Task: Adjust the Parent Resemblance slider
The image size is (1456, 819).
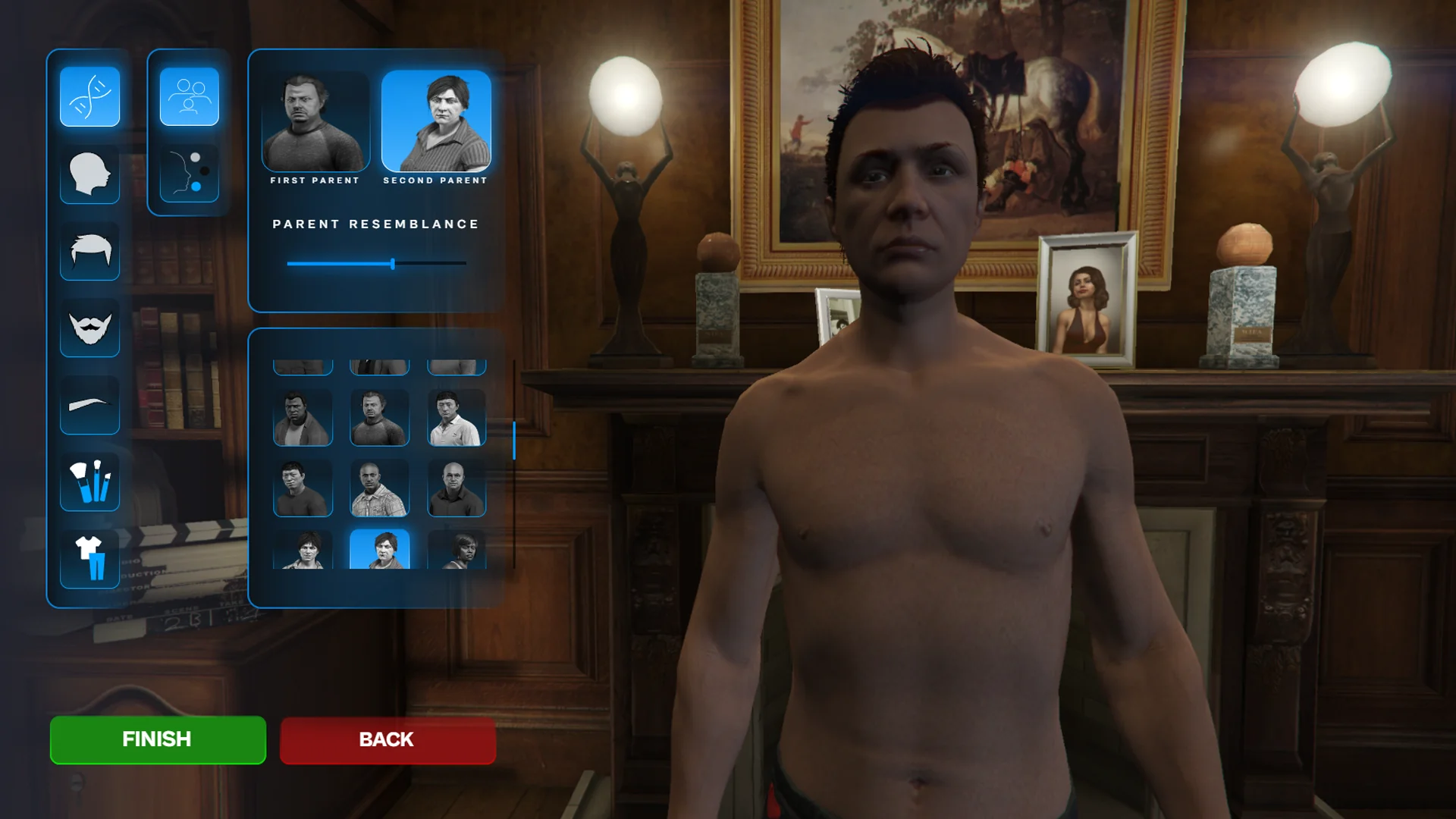Action: pos(393,264)
